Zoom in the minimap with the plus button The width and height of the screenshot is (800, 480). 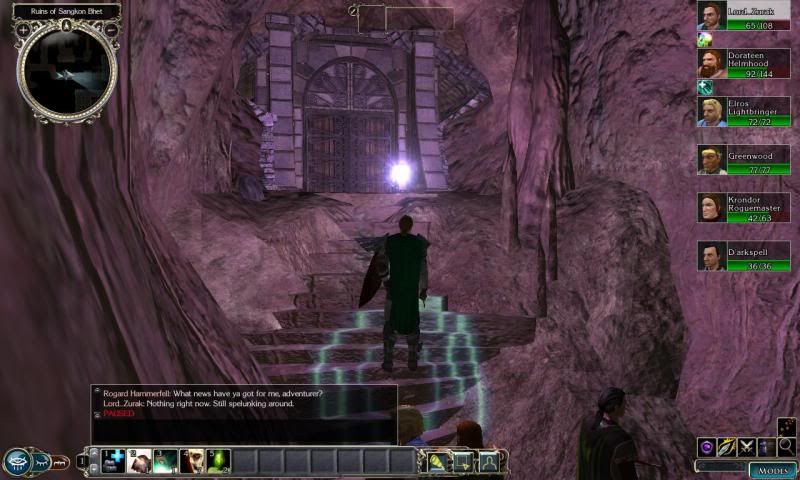click(x=23, y=30)
